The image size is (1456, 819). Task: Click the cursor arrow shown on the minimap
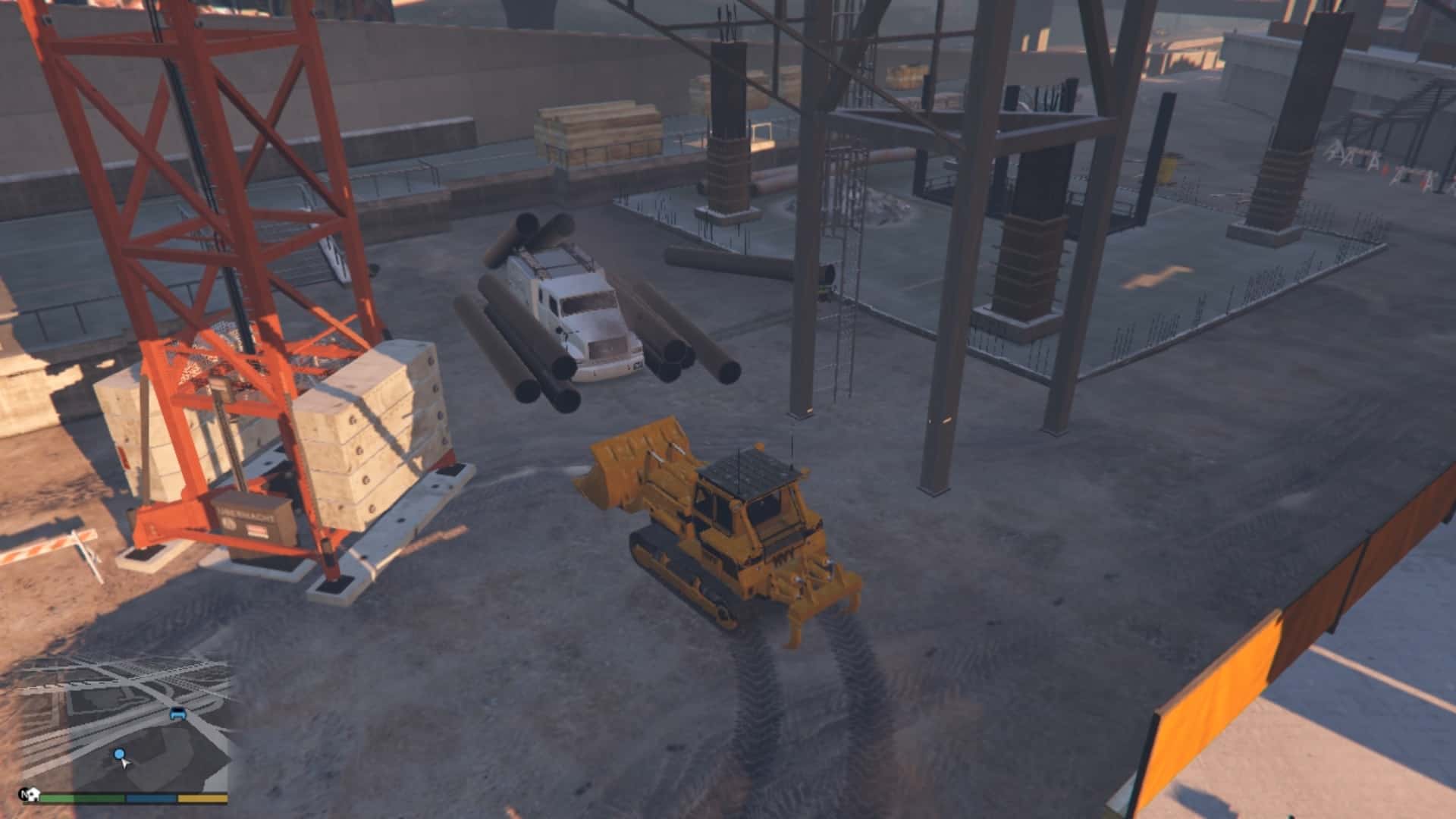click(126, 764)
